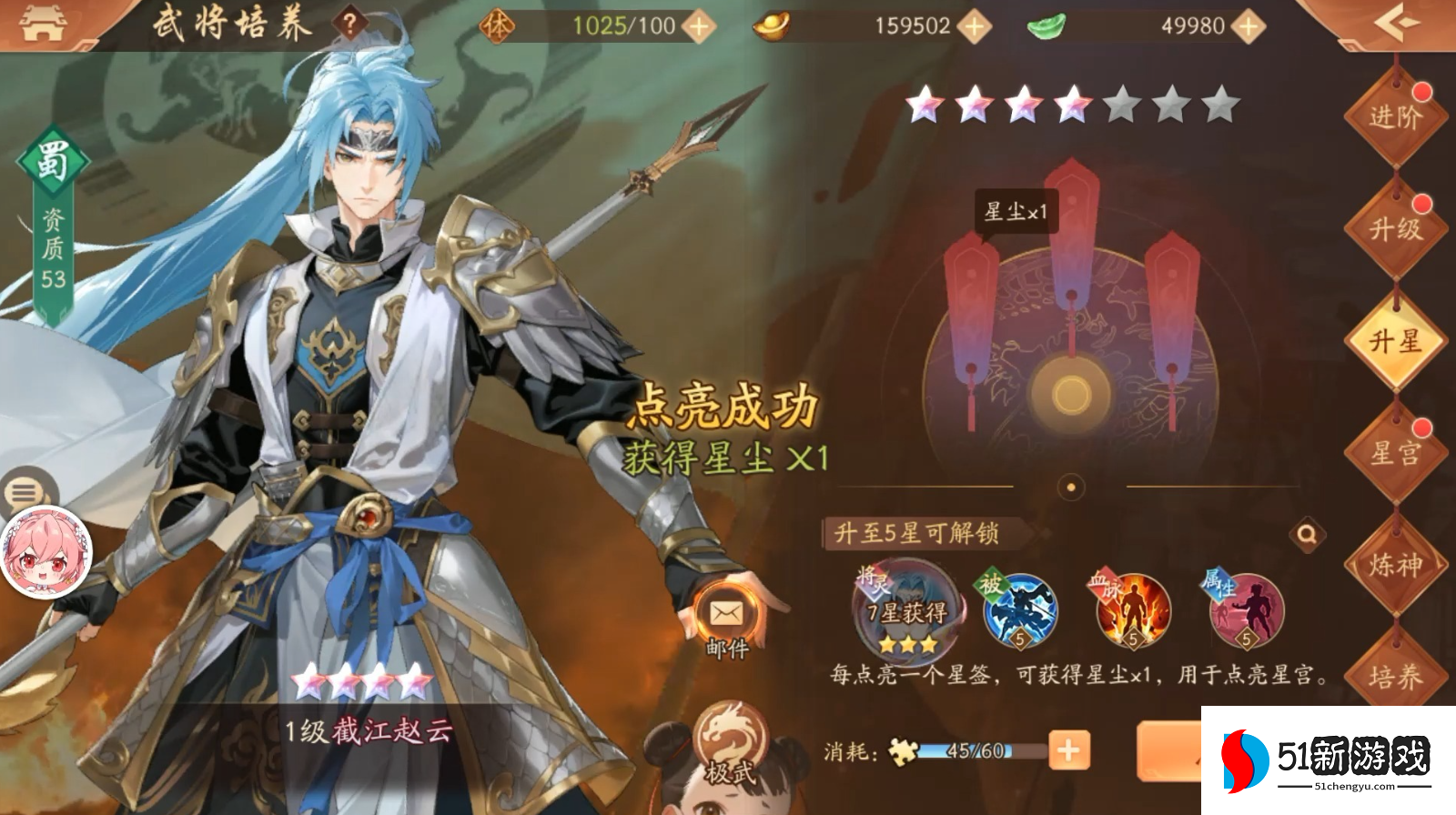Click the 蜀 faction emblem
This screenshot has height=815, width=1456.
click(x=54, y=160)
